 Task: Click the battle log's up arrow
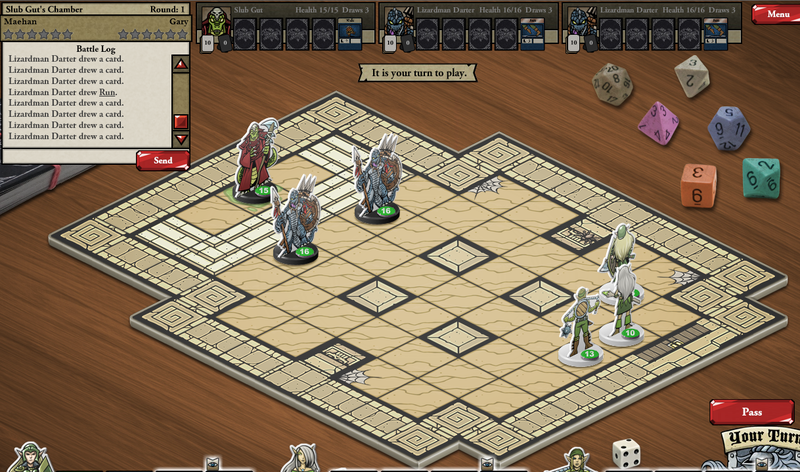(181, 64)
